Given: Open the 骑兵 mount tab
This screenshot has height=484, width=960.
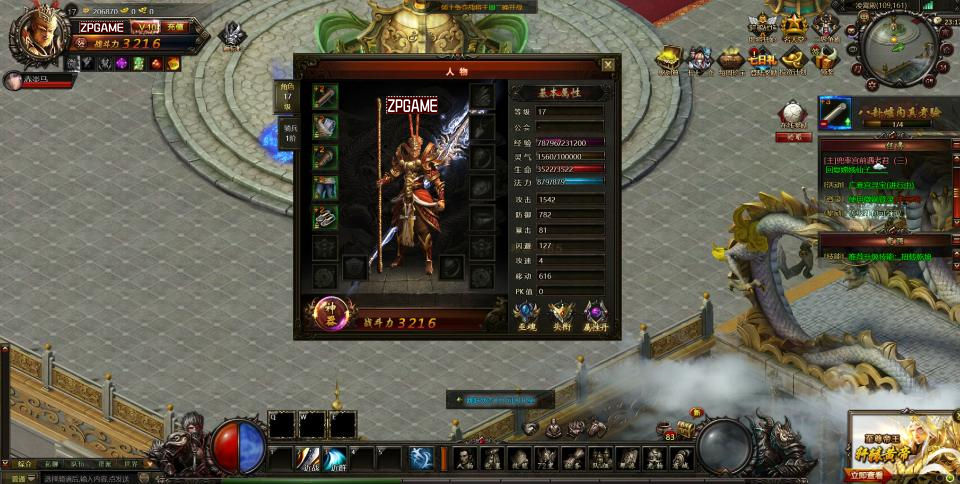Looking at the screenshot, I should point(287,134).
